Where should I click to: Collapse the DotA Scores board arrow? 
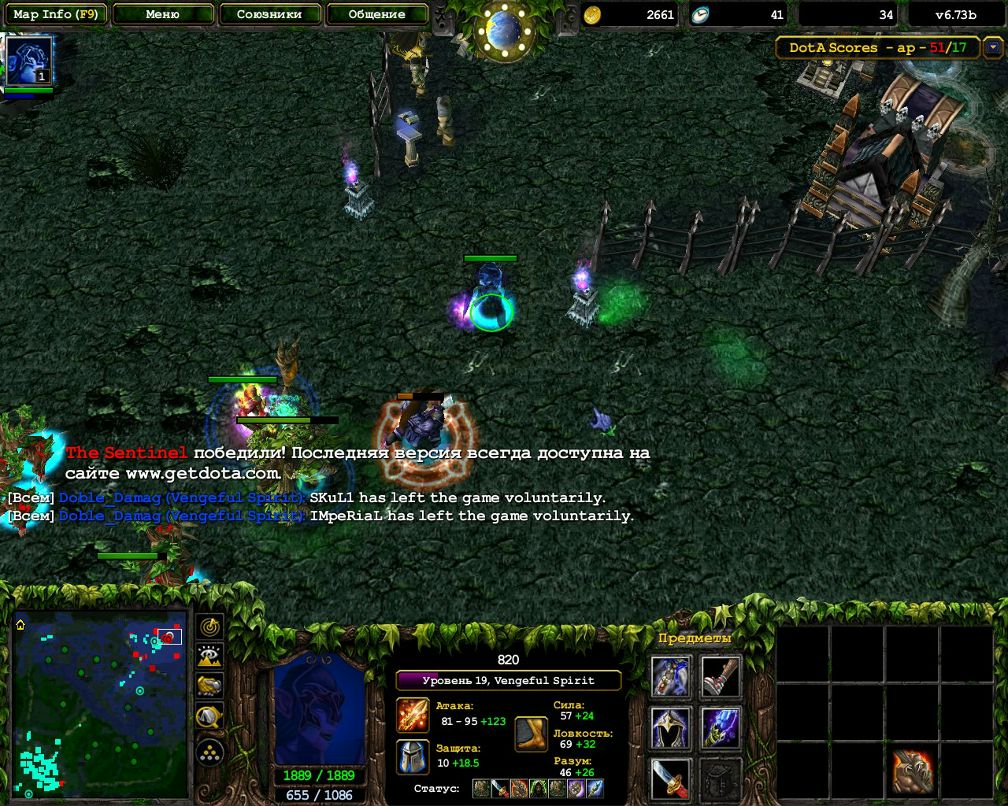[x=991, y=47]
